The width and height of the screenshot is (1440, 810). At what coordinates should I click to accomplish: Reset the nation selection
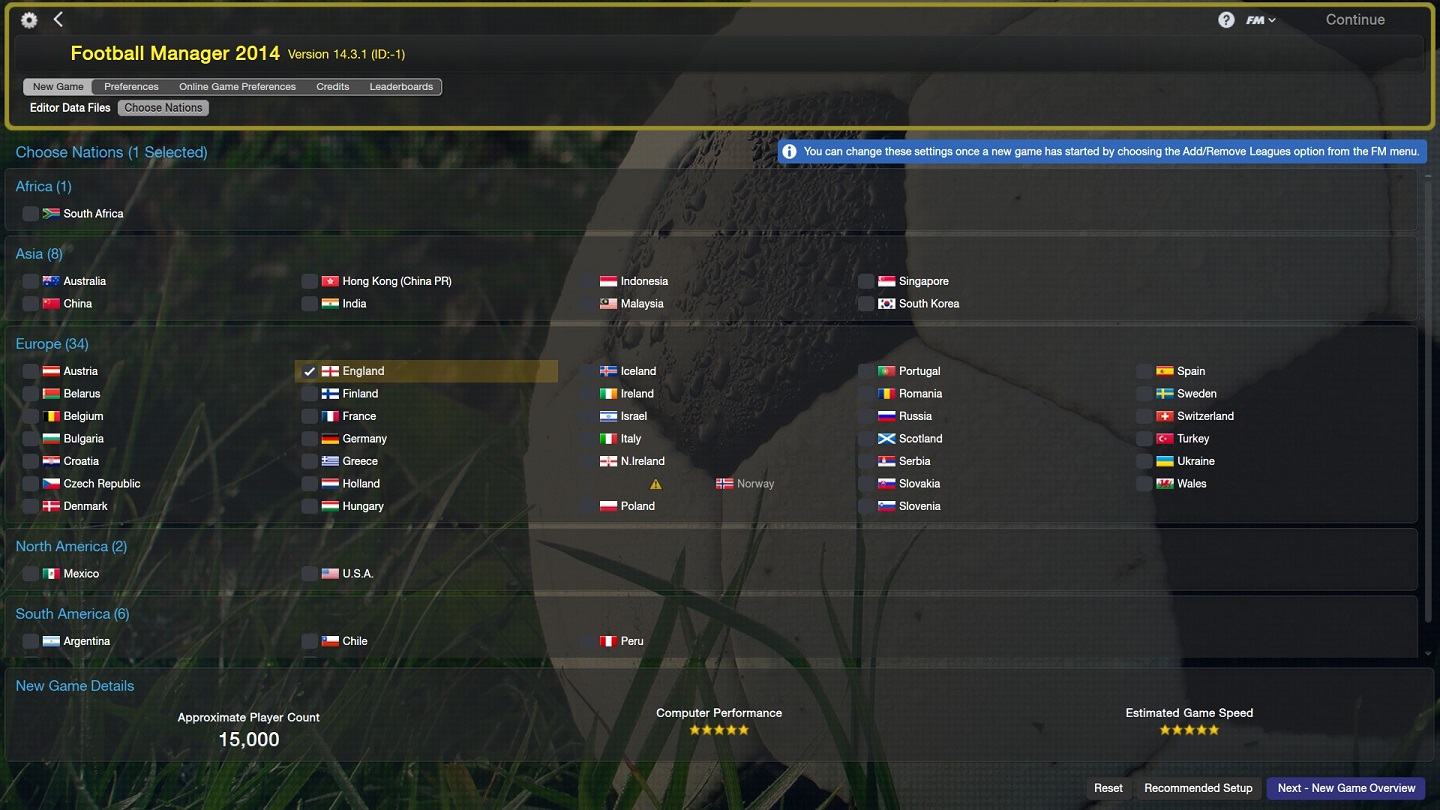1108,788
